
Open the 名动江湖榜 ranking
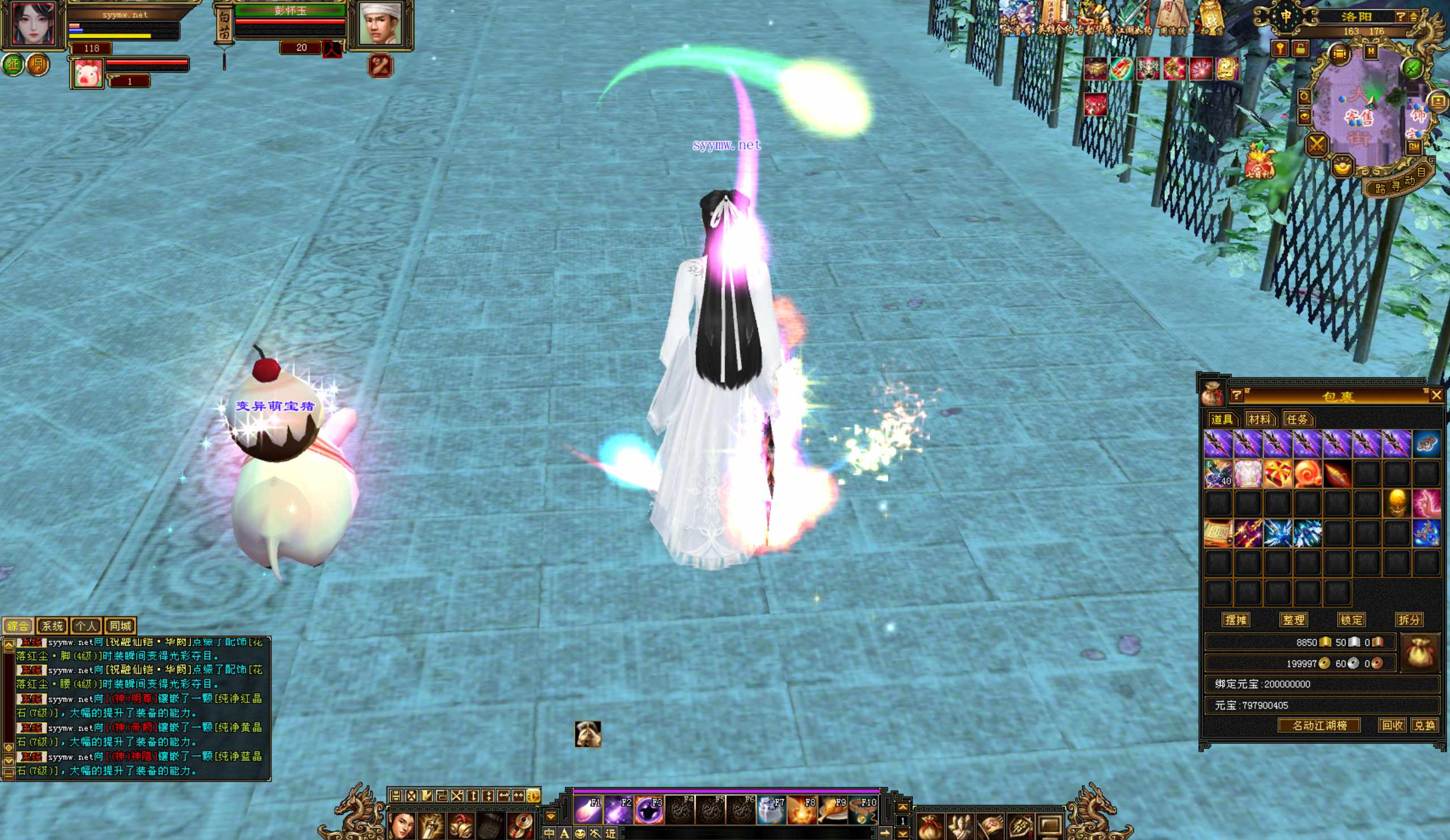tap(1320, 726)
